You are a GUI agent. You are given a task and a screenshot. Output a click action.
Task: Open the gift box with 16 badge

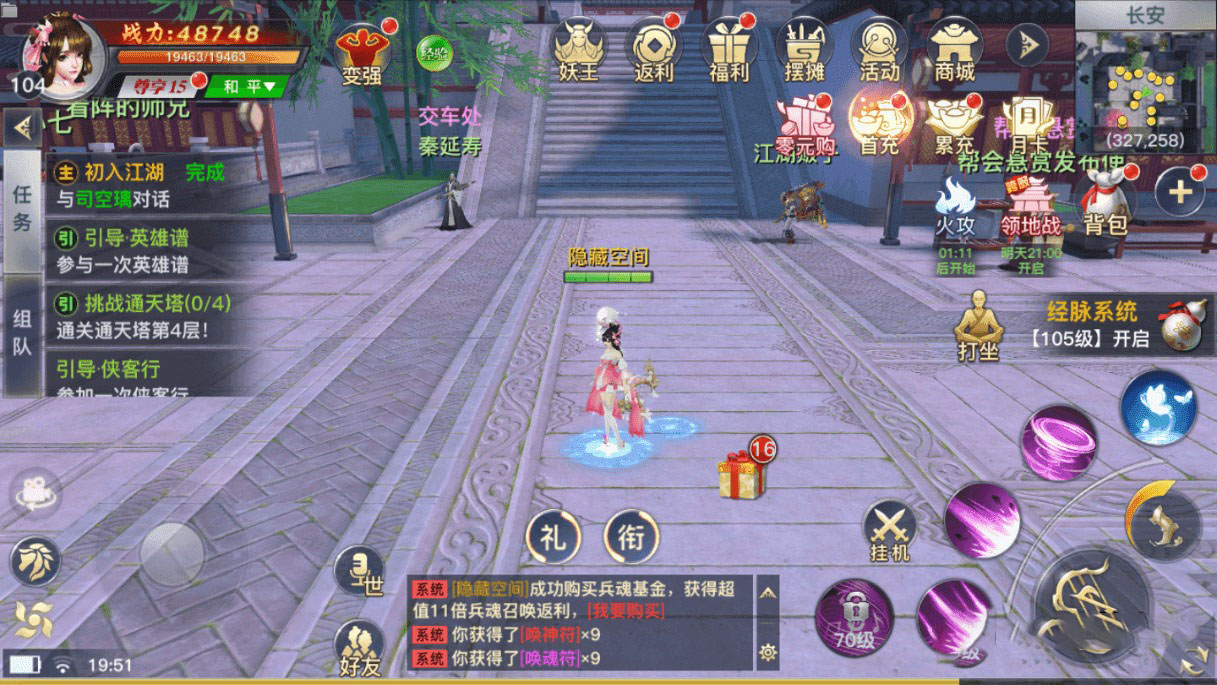[742, 472]
